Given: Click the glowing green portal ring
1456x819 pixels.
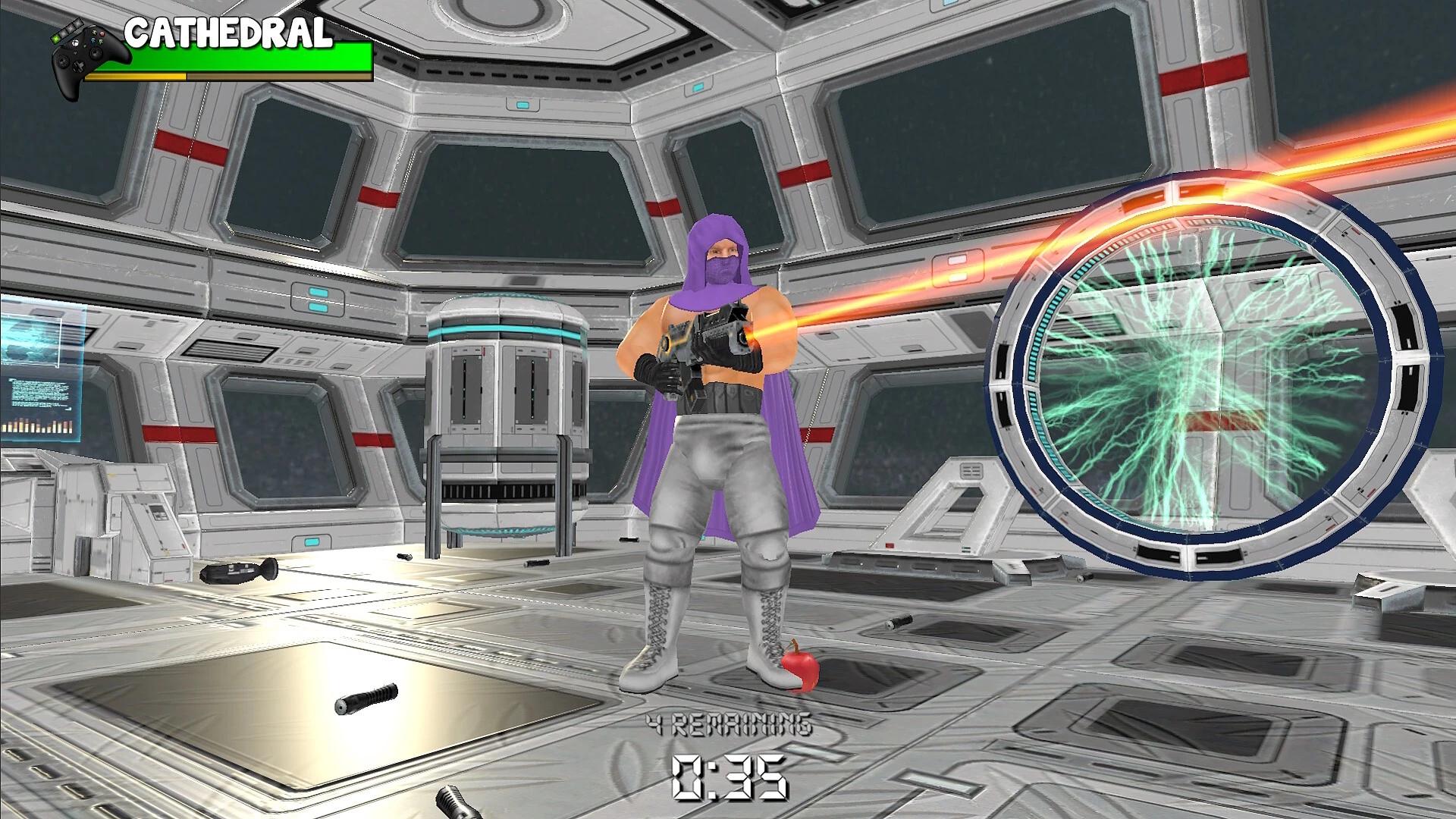Looking at the screenshot, I should (x=1213, y=379).
